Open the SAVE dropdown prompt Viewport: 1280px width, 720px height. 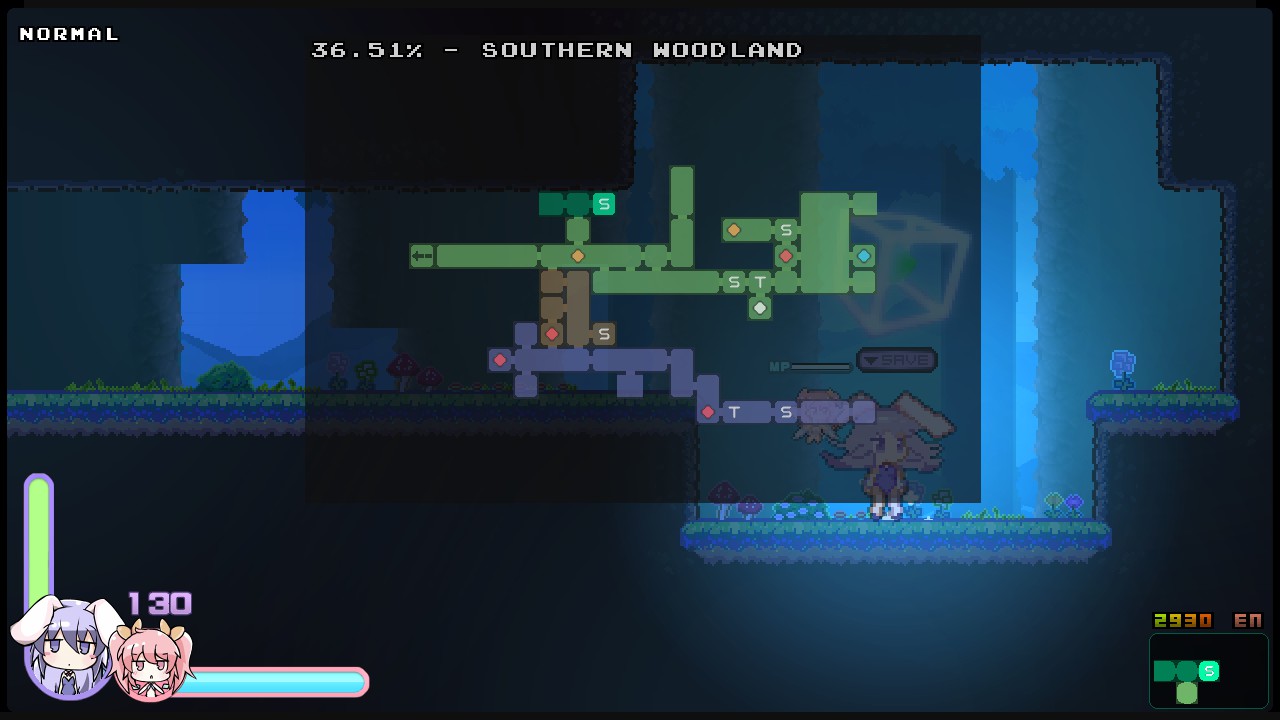(x=895, y=360)
